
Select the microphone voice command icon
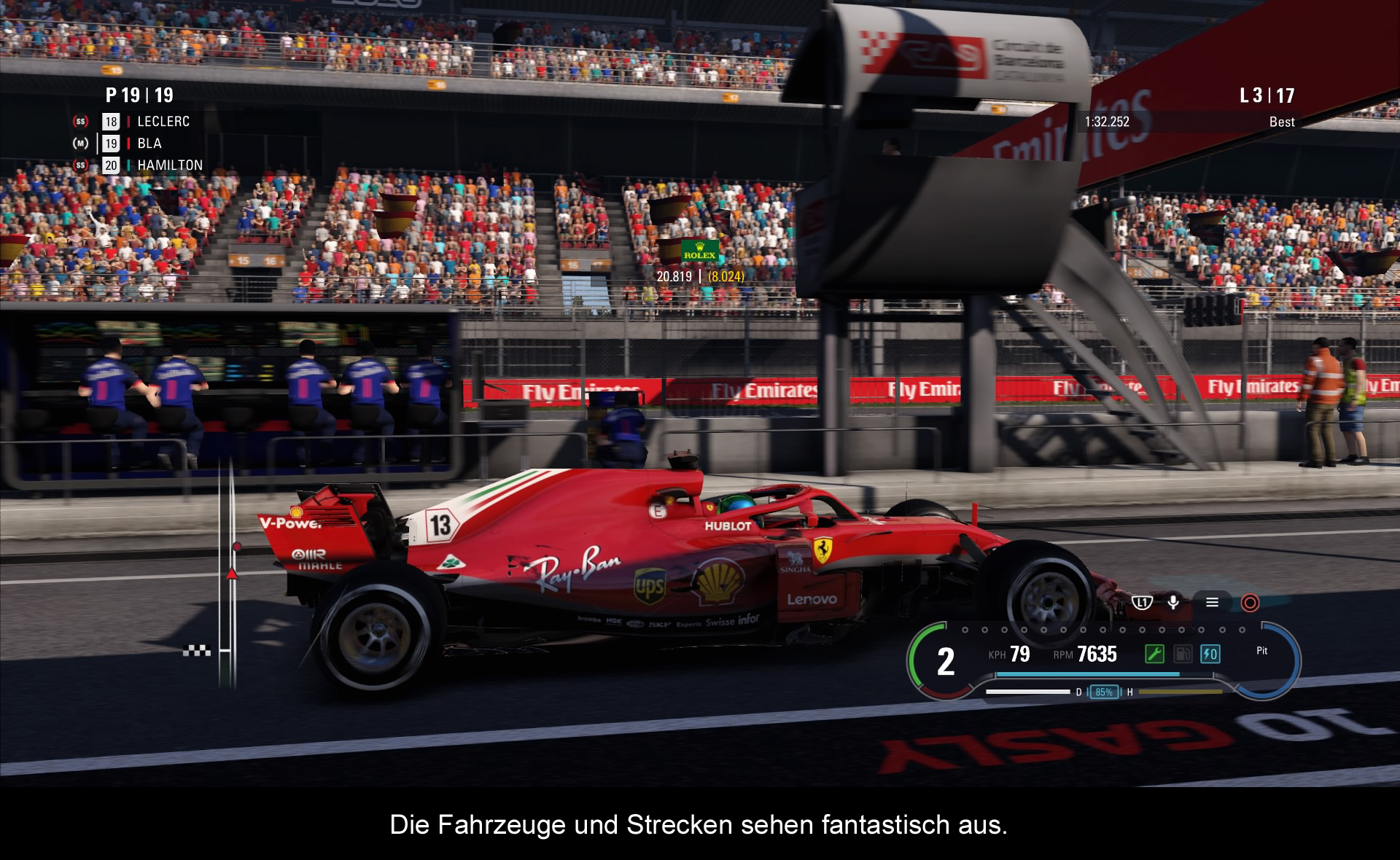click(x=1173, y=602)
